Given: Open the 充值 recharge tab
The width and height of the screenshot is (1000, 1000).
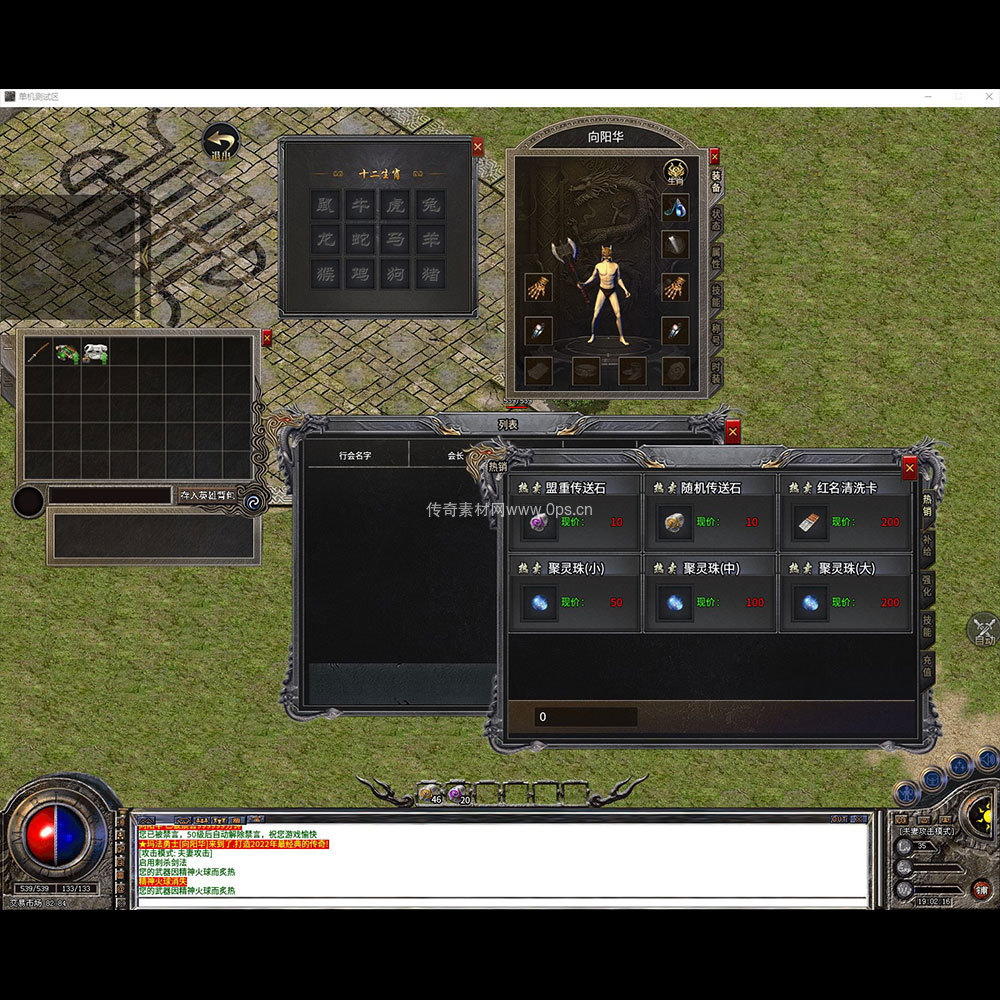Looking at the screenshot, I should point(928,665).
